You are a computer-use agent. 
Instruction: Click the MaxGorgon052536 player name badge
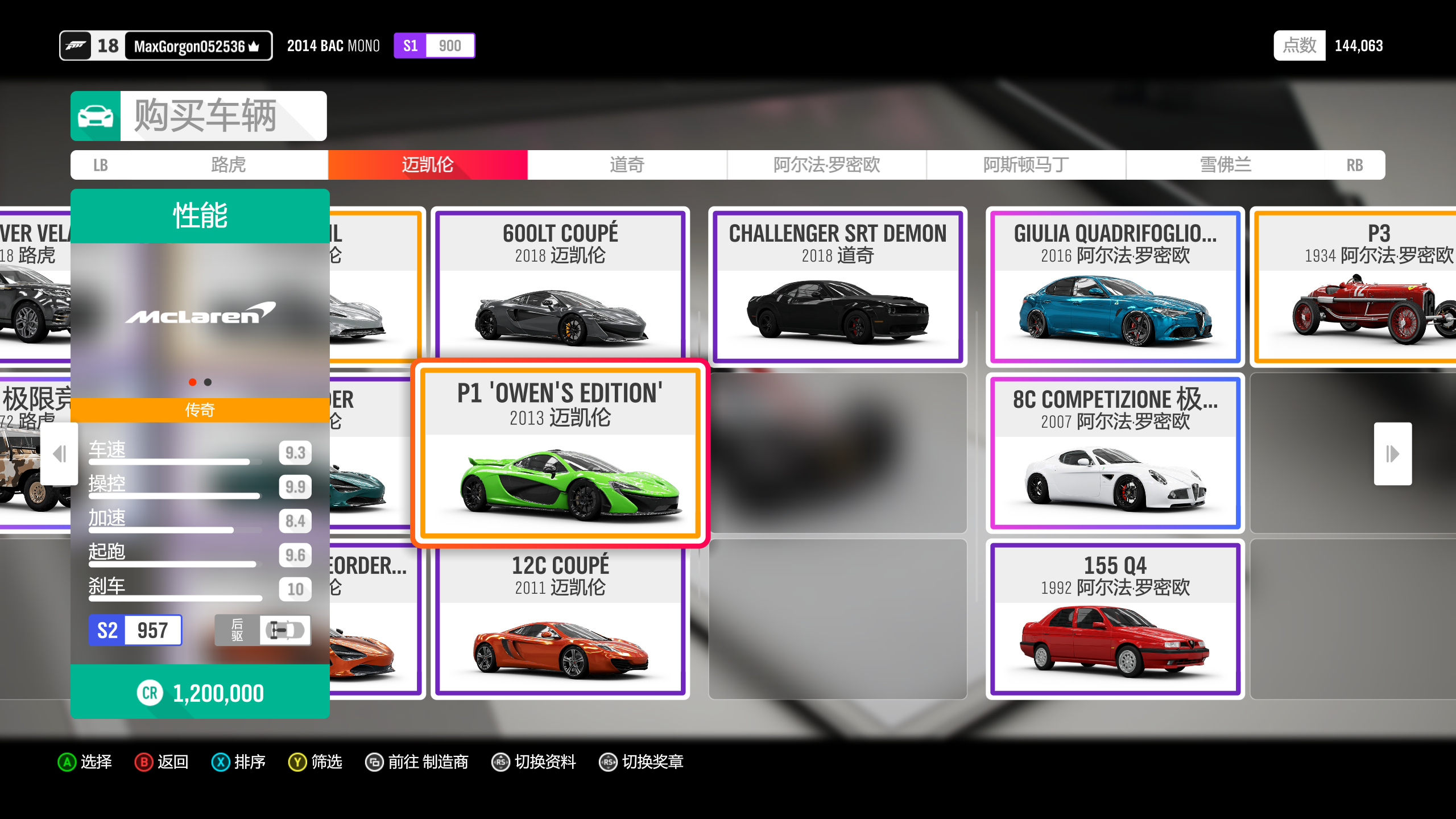pyautogui.click(x=196, y=46)
